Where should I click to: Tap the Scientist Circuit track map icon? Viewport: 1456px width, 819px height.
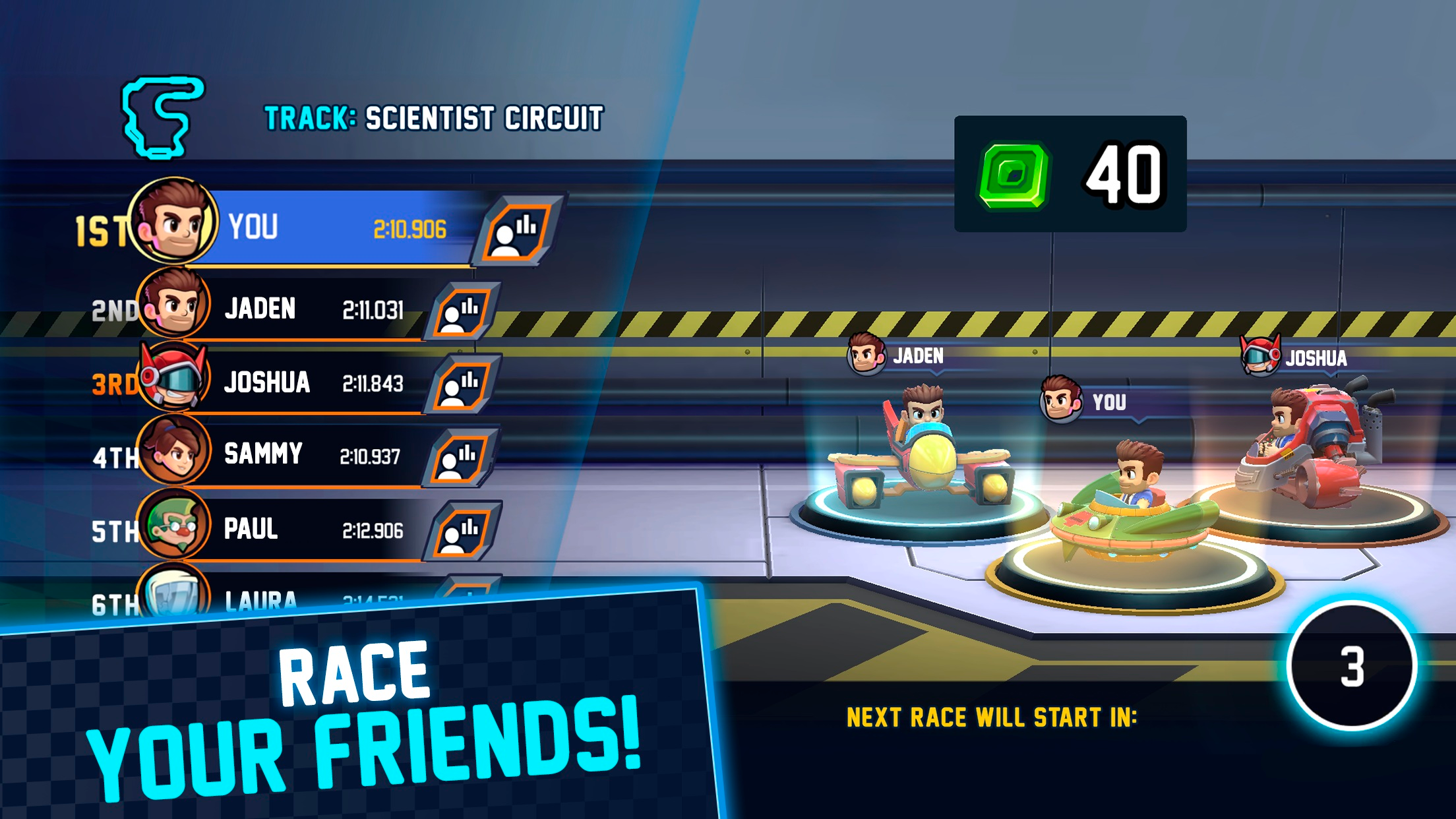pyautogui.click(x=162, y=117)
